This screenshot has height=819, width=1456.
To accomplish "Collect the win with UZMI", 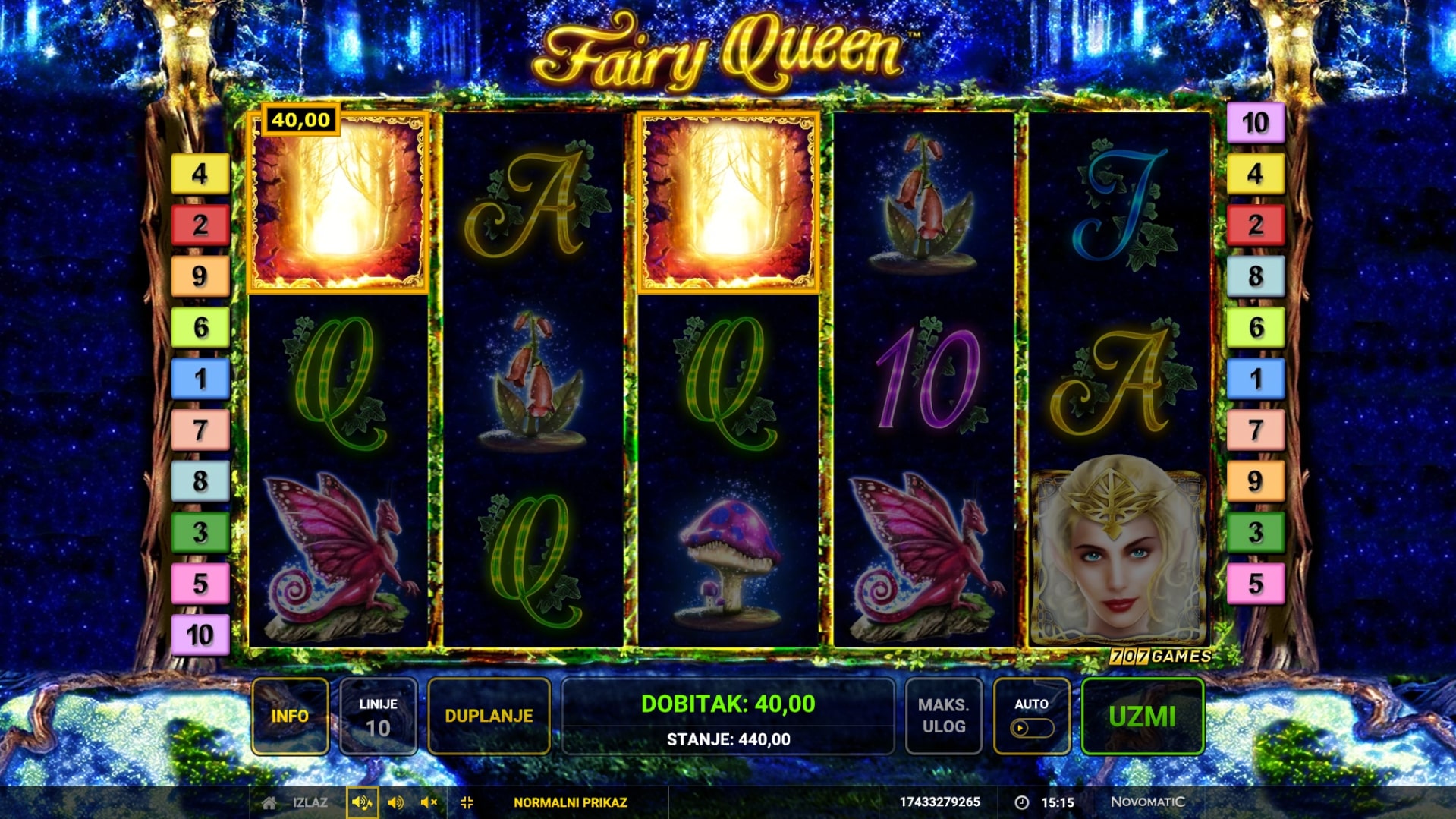I will [1142, 716].
